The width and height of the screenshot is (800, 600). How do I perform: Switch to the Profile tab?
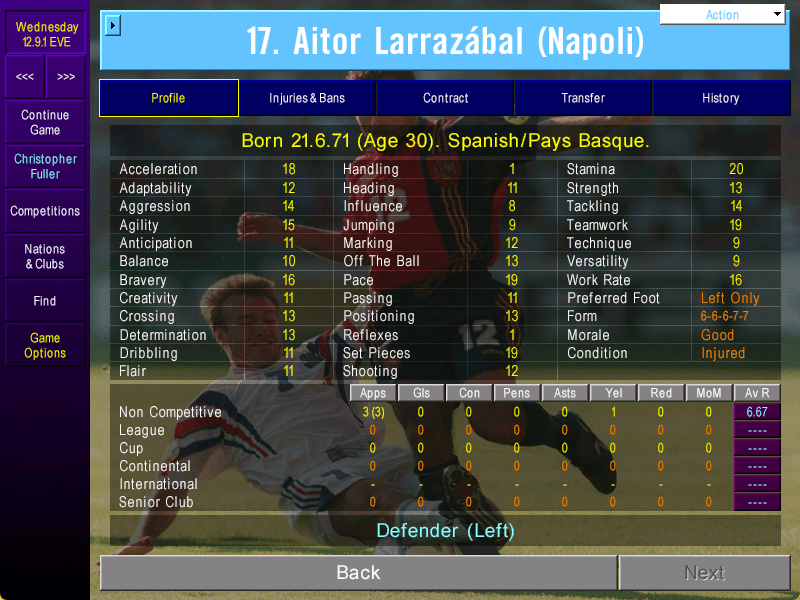coord(168,98)
